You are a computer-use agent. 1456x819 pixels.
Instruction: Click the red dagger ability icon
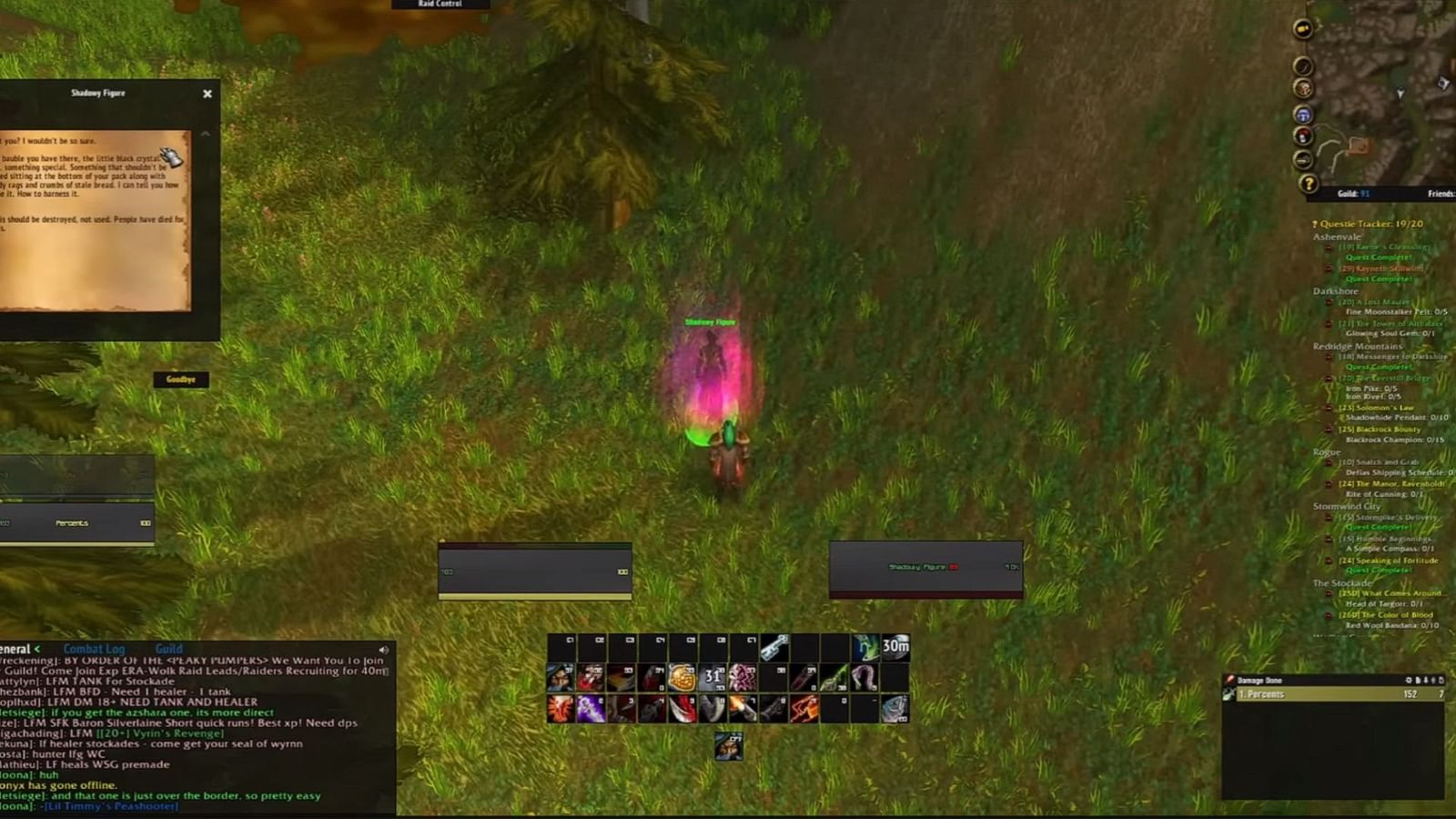coord(682,710)
